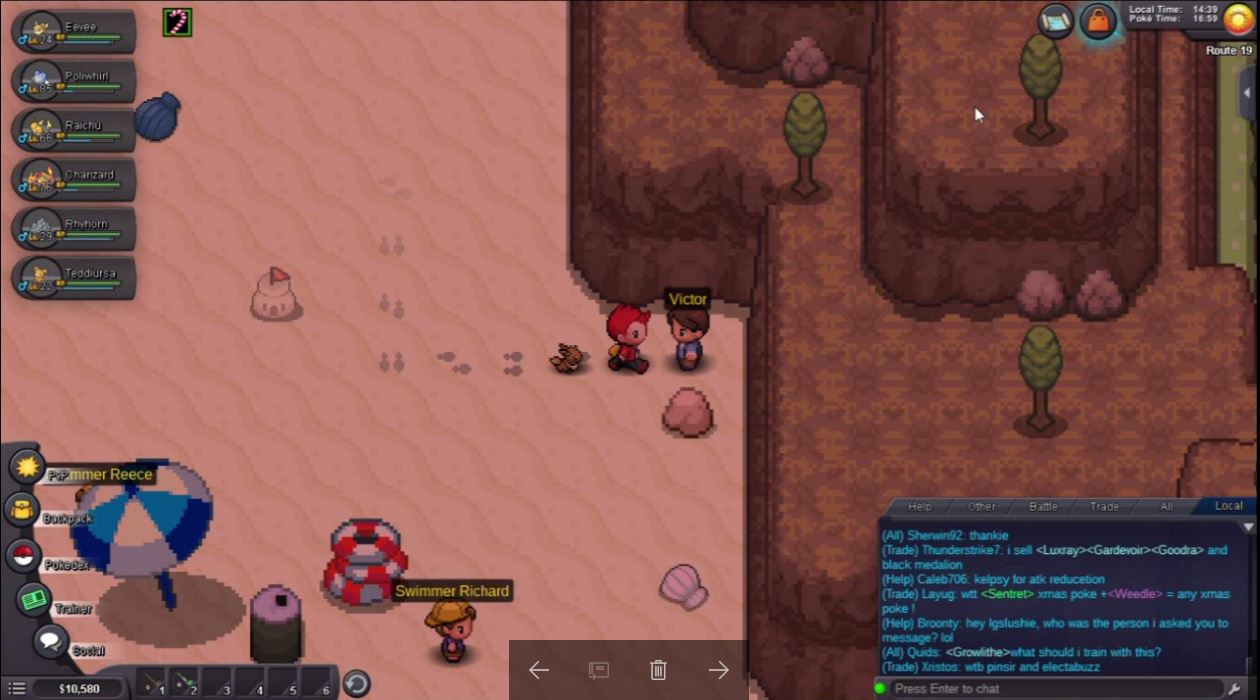Open the world map scroll icon
1260x700 pixels.
click(x=1055, y=21)
